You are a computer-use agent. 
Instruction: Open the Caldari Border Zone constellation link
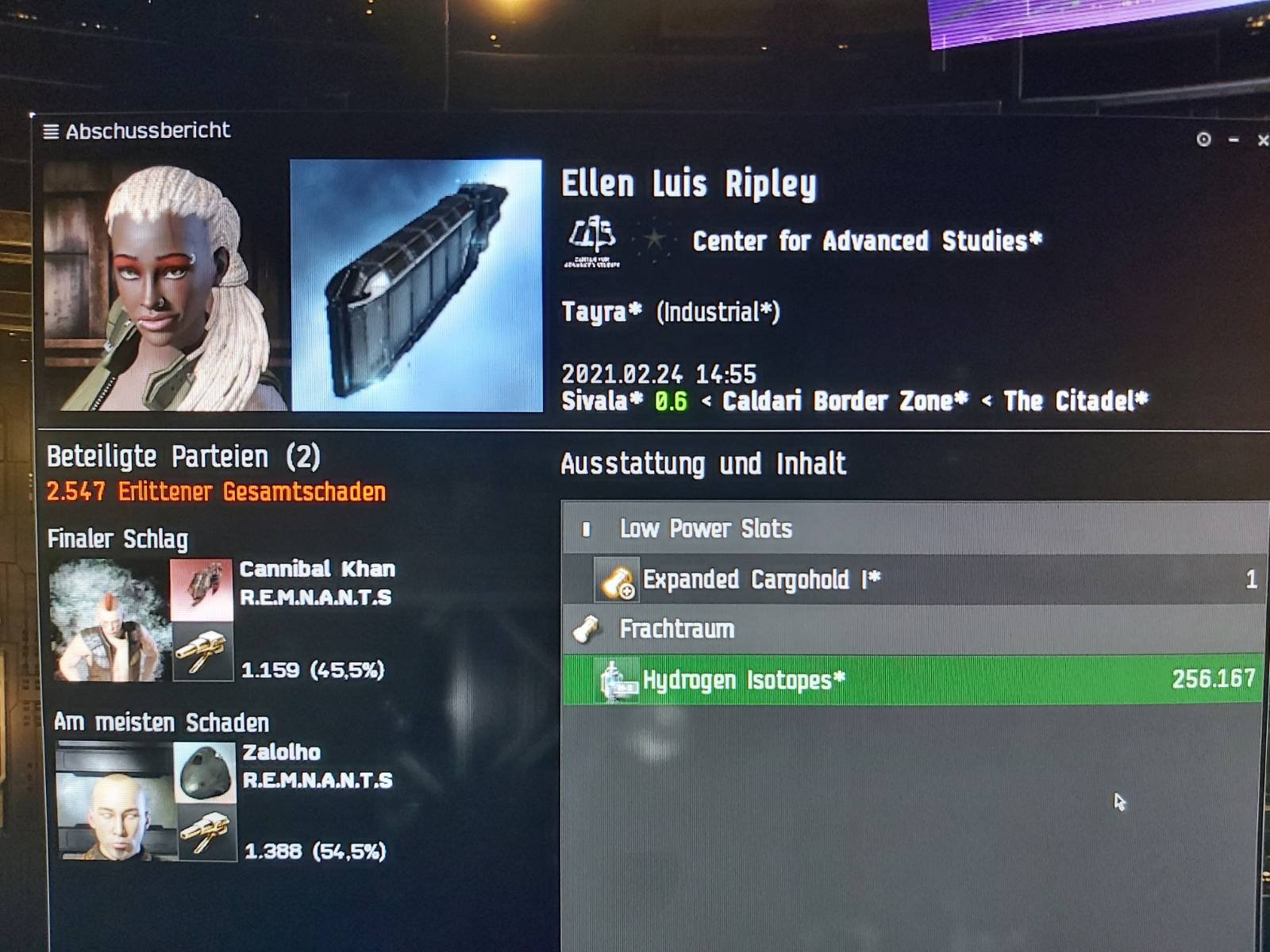click(x=845, y=401)
